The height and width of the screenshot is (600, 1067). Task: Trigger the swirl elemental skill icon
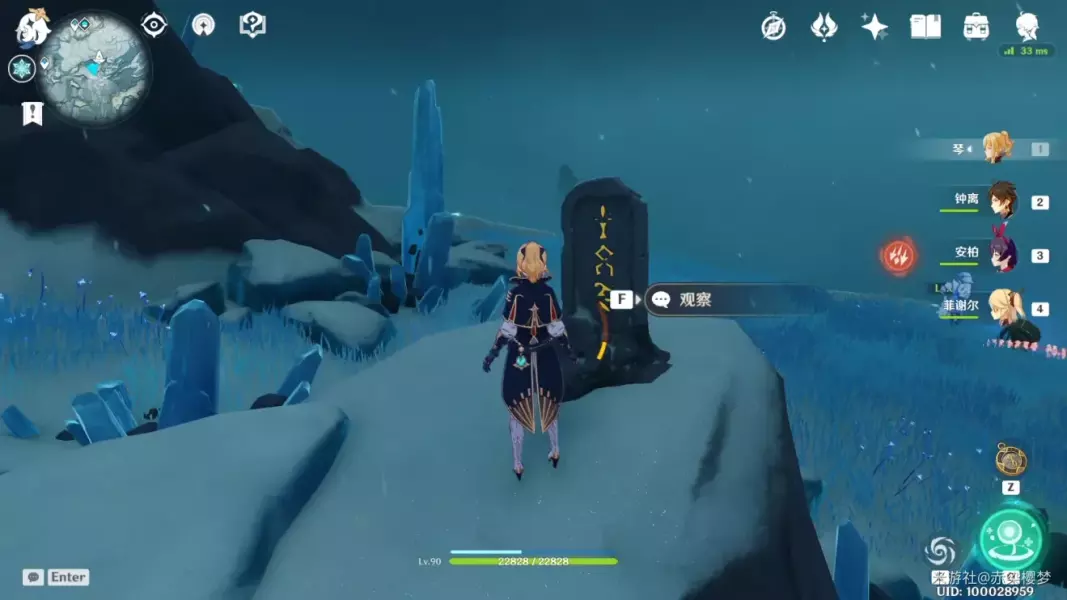[940, 551]
